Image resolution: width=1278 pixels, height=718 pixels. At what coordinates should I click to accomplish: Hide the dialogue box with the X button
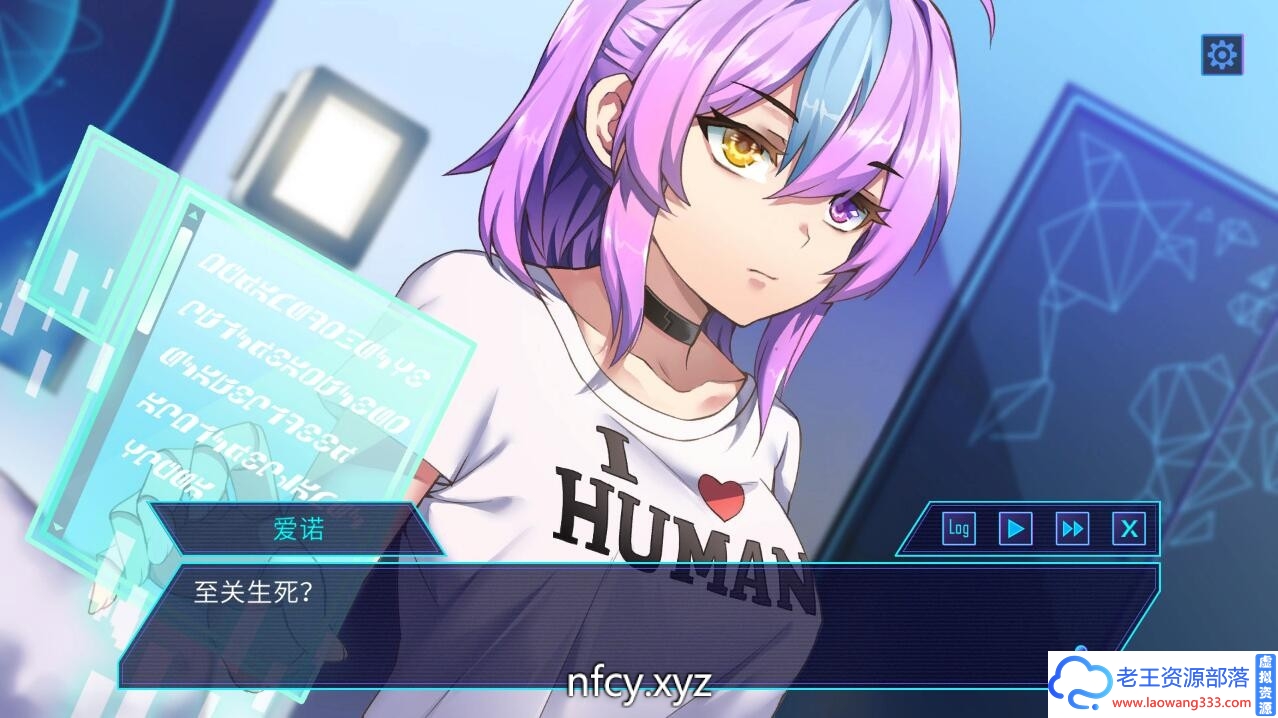tap(1129, 528)
